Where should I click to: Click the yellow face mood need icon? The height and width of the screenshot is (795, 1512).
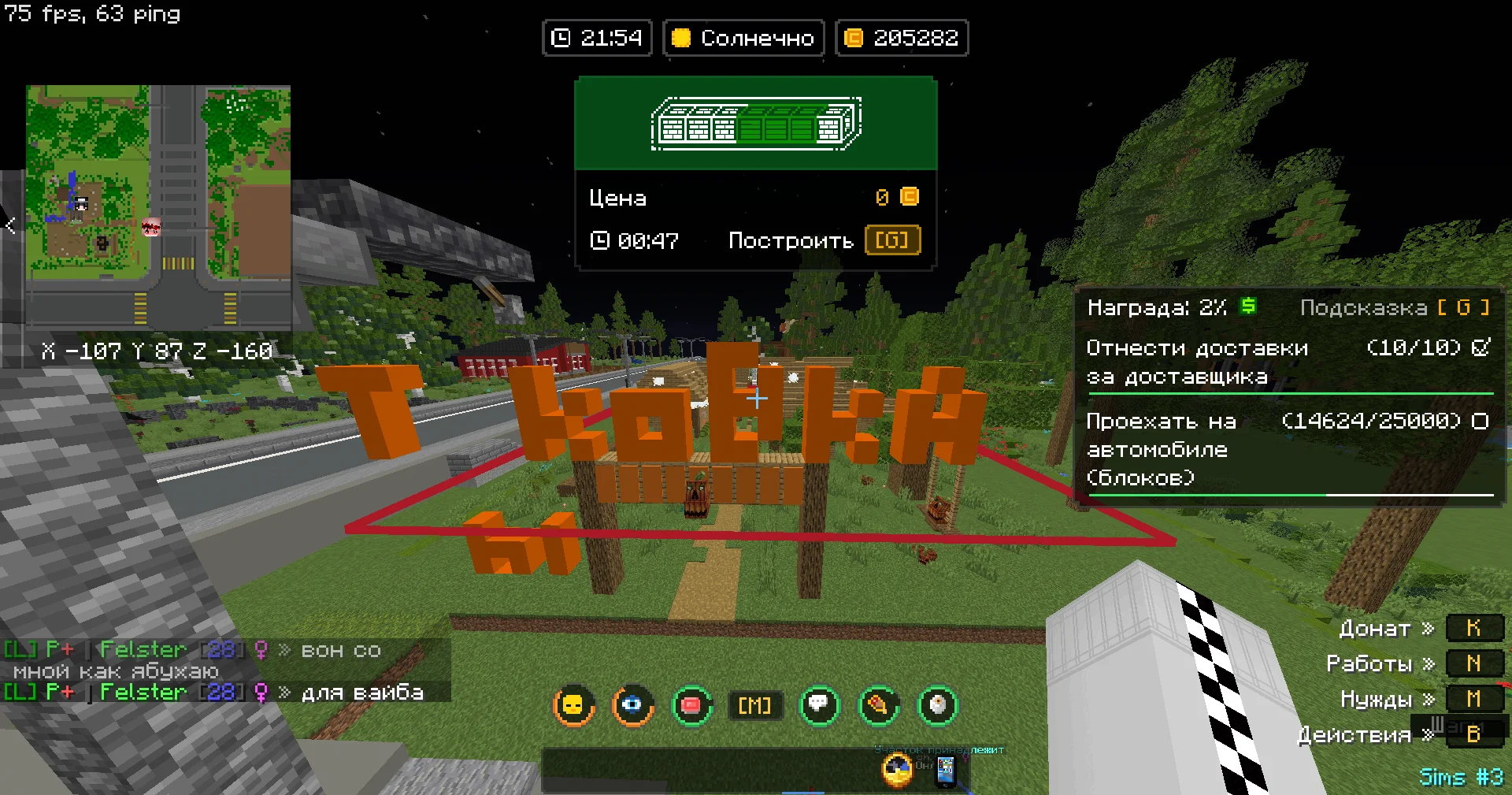pyautogui.click(x=574, y=705)
